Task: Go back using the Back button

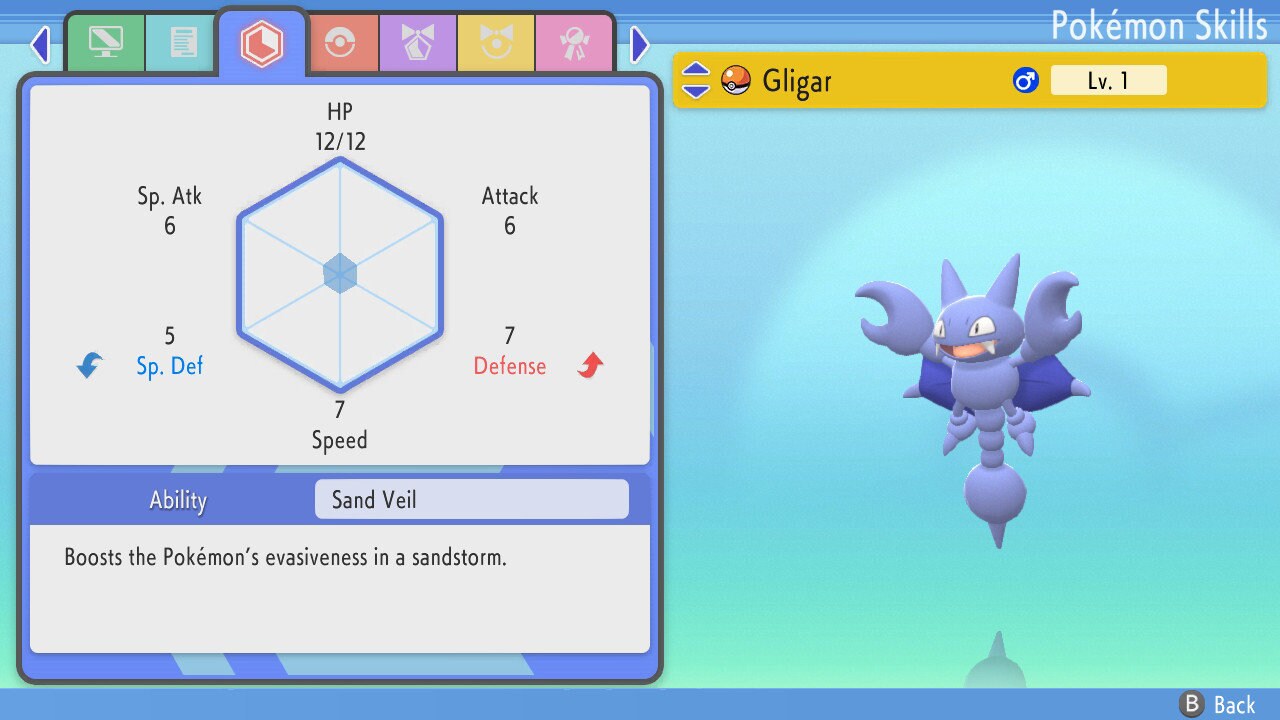Action: (1217, 705)
